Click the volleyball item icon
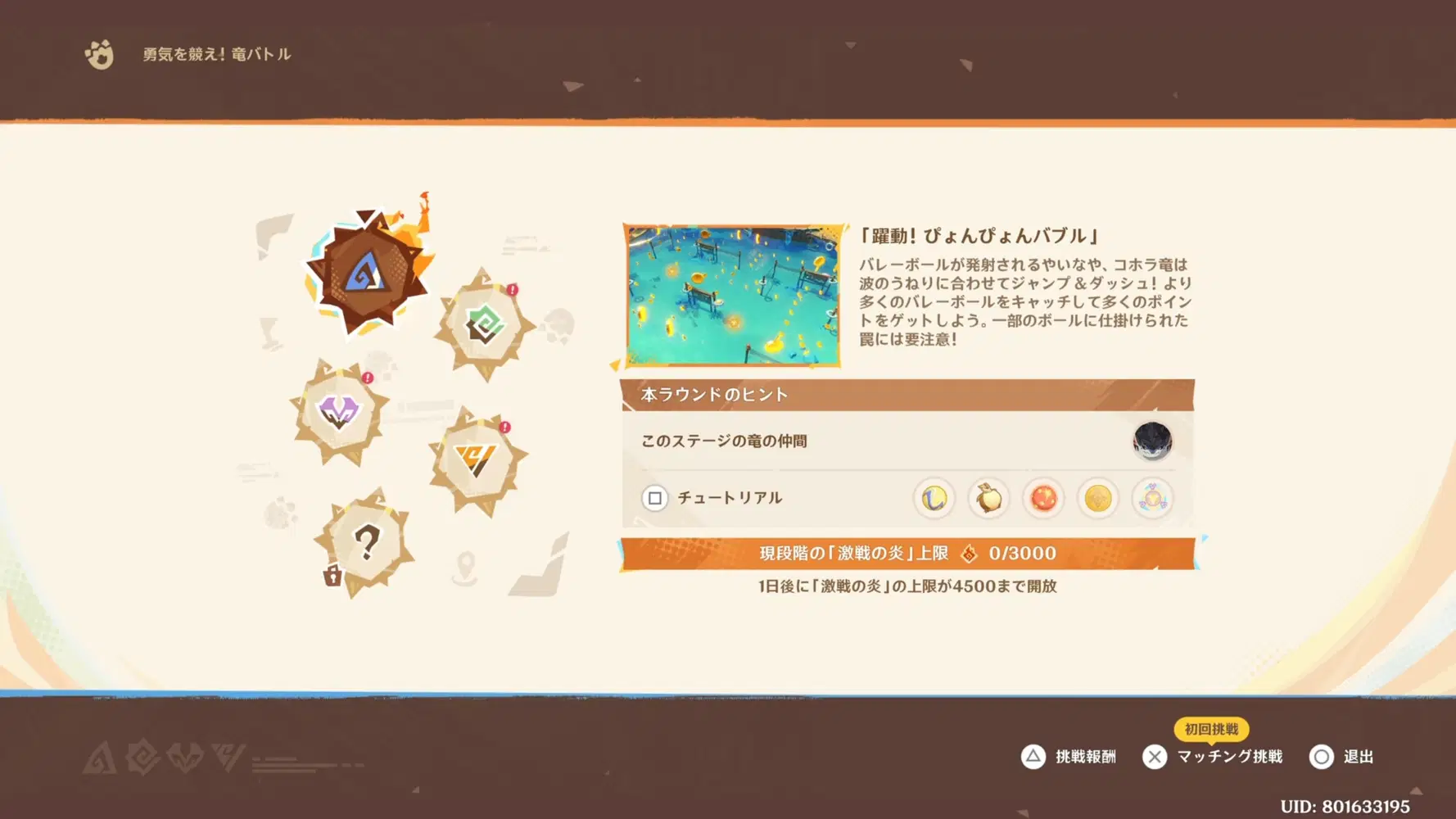 coord(934,498)
